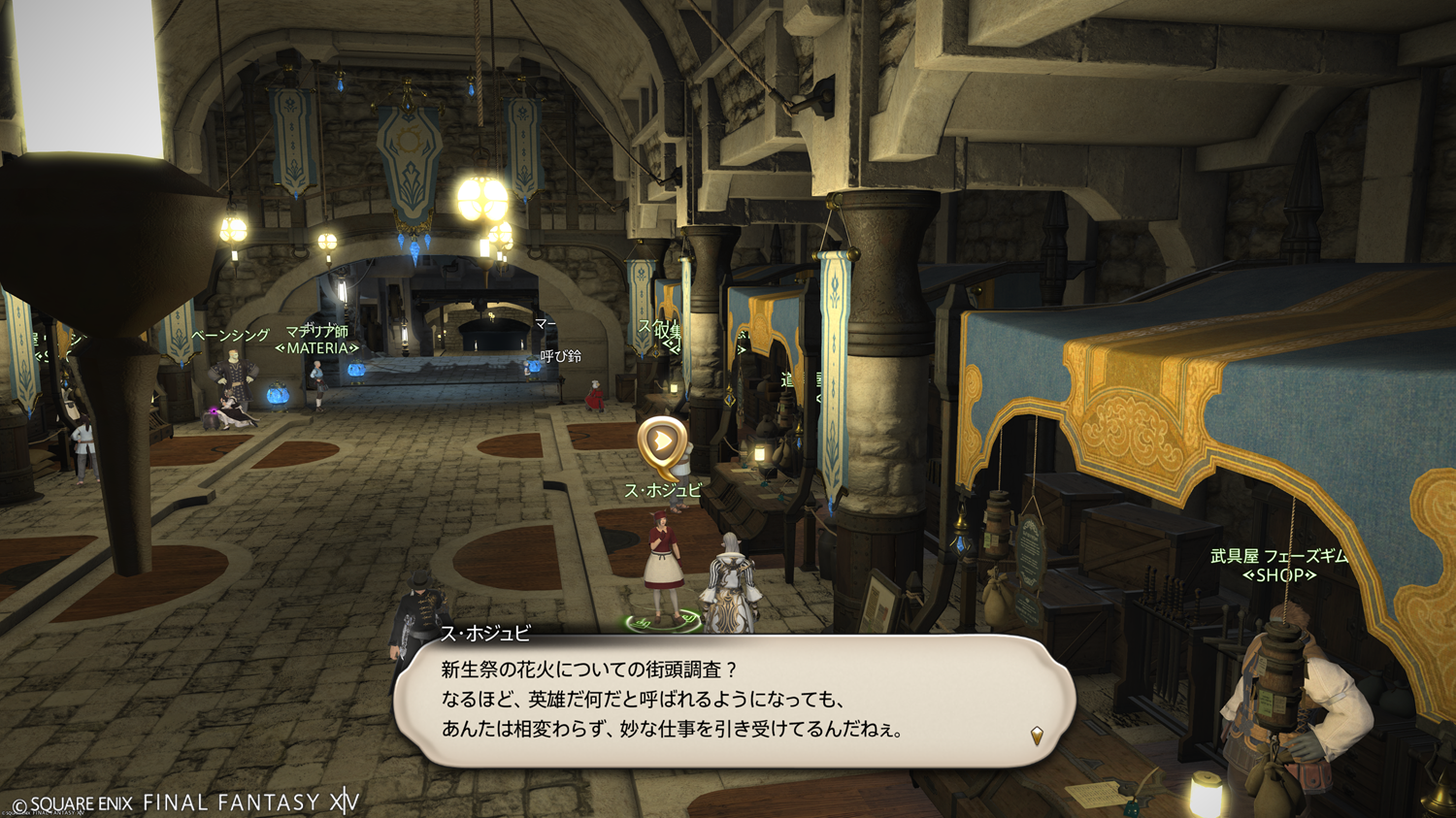Click the gold continue gem in the dialogue box
The image size is (1456, 818).
click(x=1037, y=736)
